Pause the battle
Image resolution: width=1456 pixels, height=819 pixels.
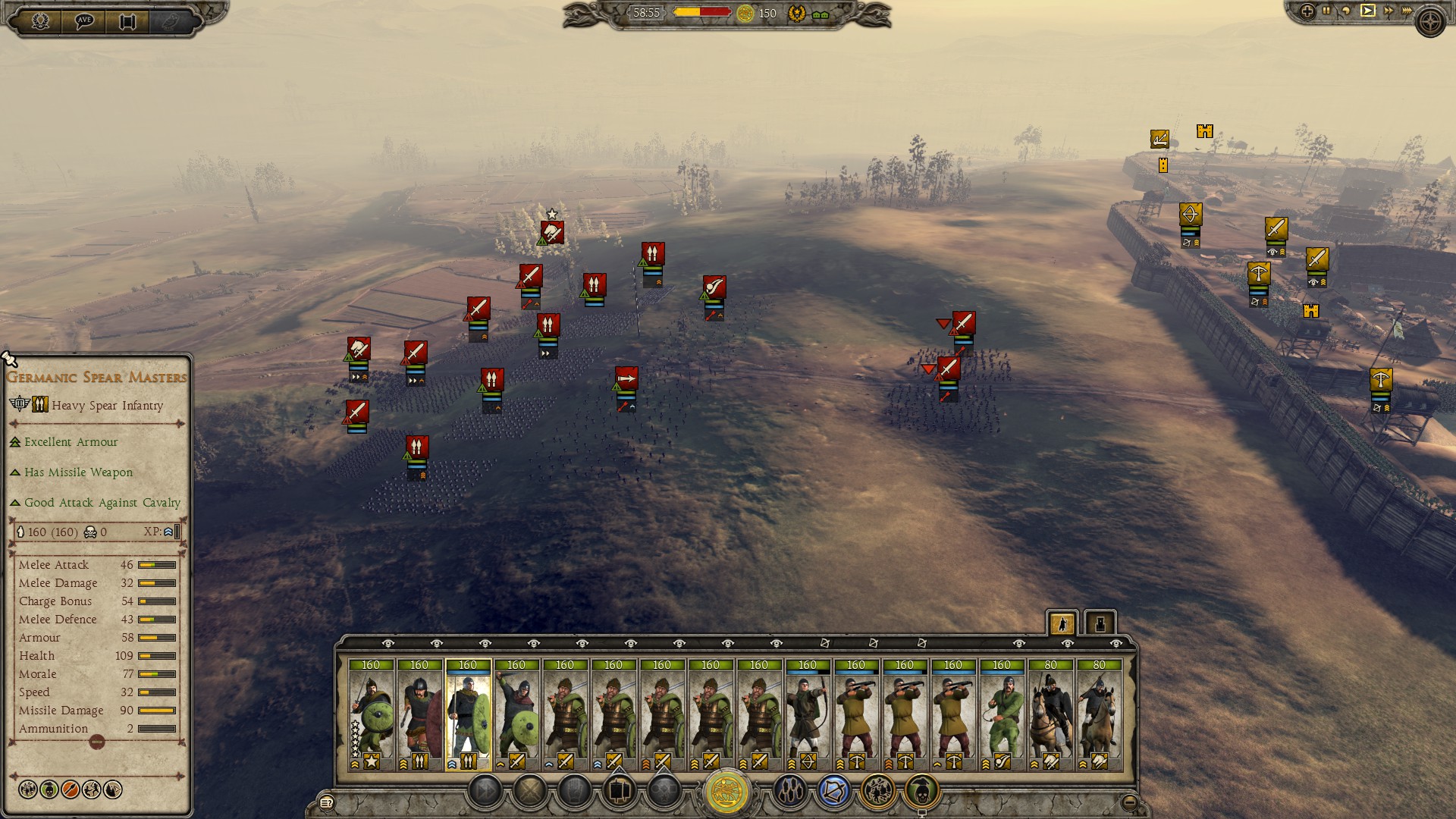click(1326, 11)
